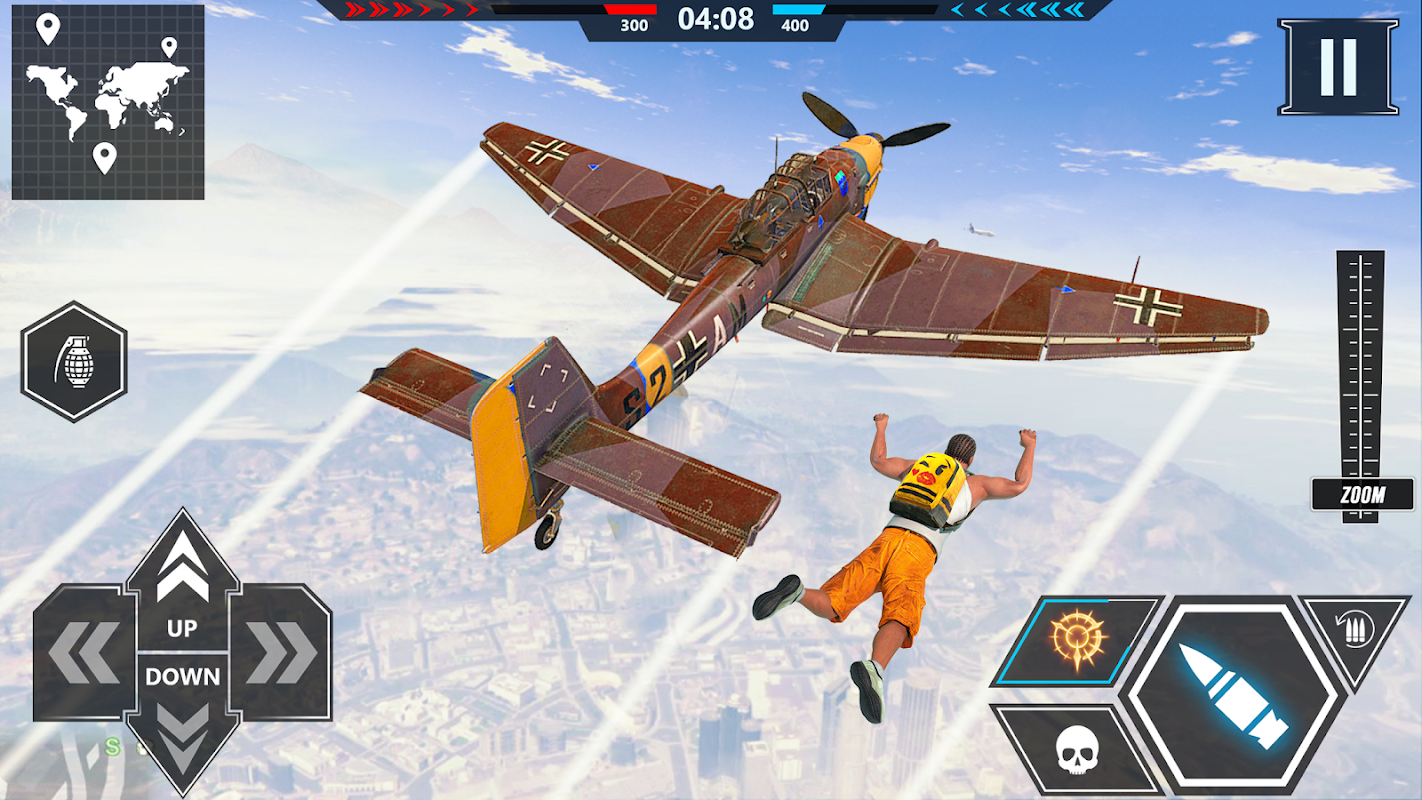Steer left with the left arrow
This screenshot has height=800, width=1422.
point(83,654)
